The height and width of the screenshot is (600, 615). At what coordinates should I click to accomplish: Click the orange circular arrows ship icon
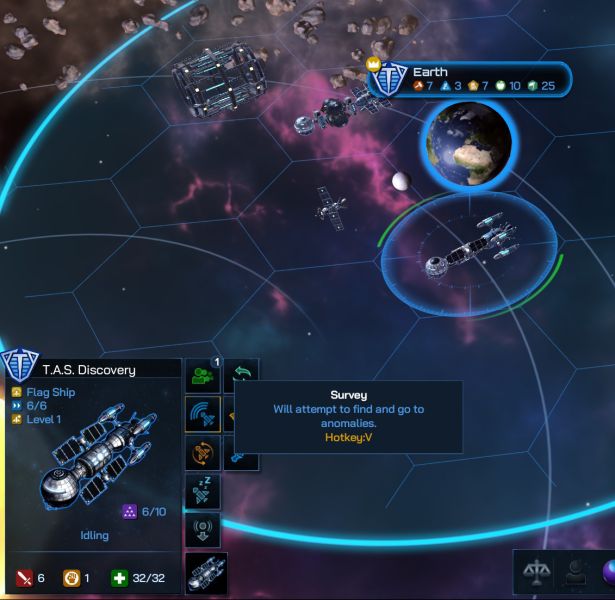tap(203, 452)
